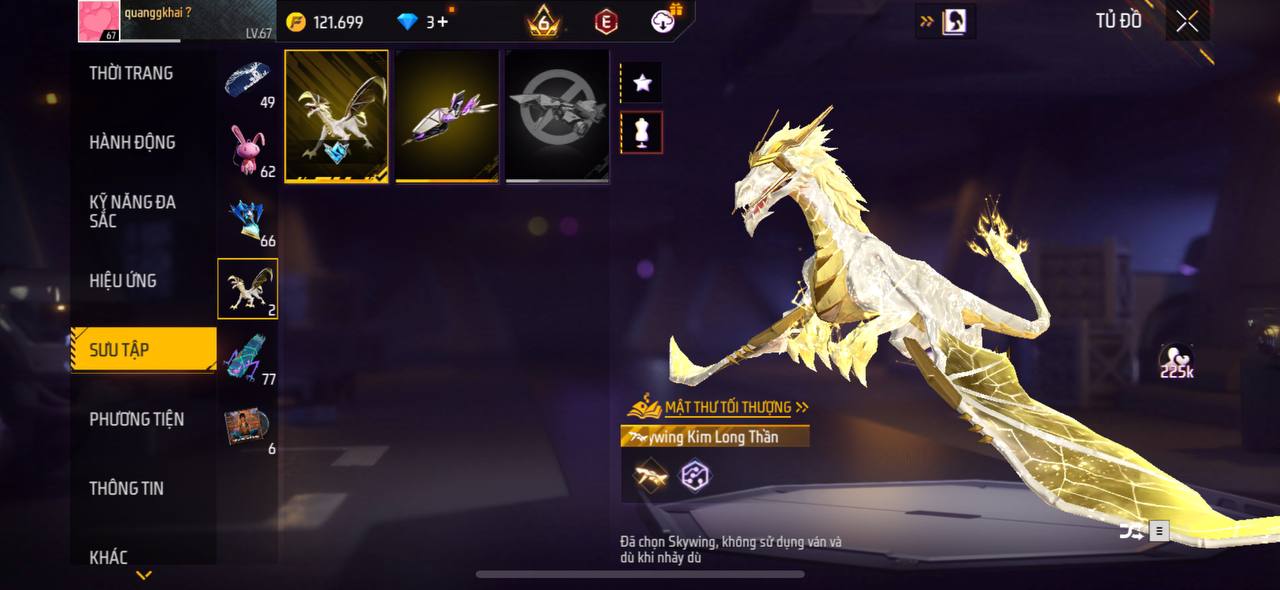The width and height of the screenshot is (1280, 590).
Task: Choose the Sưu Tập tab
Action: (142, 349)
